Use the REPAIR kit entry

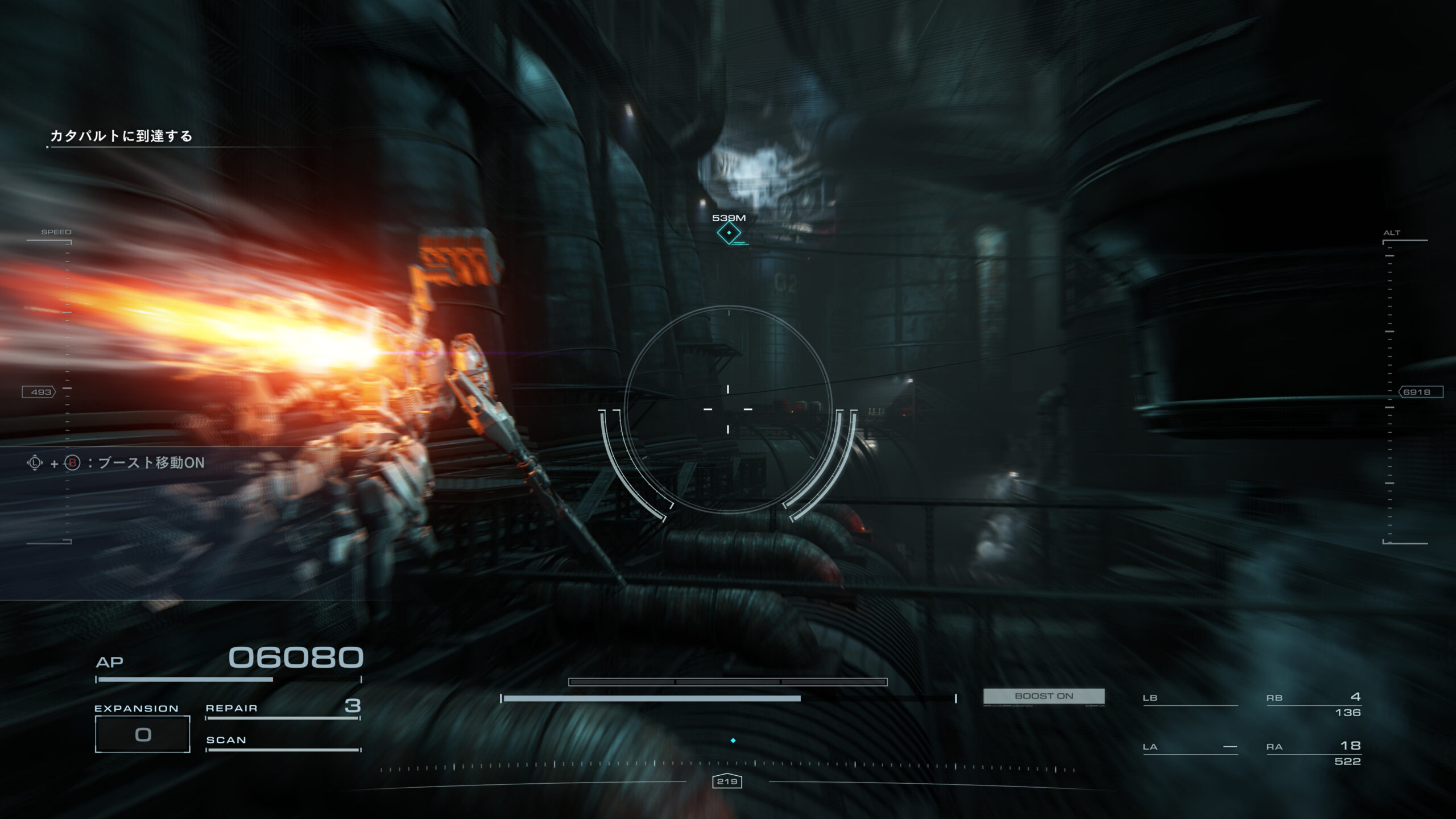pyautogui.click(x=283, y=708)
